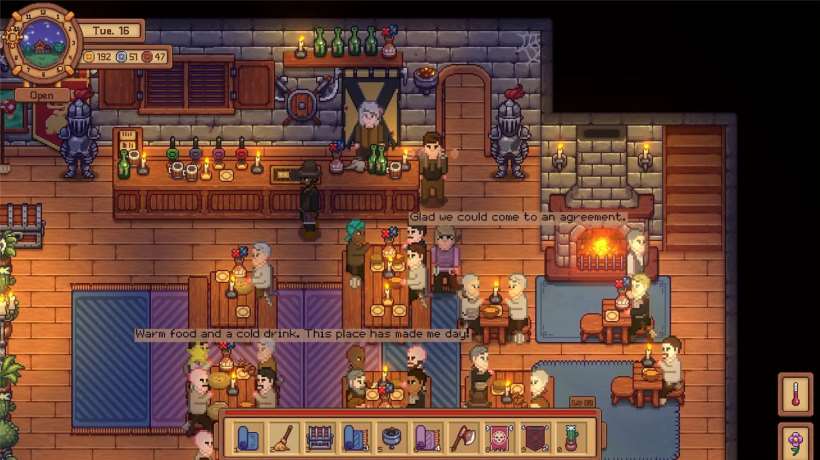The image size is (820, 460).
Task: Toggle the tavern Open sign
Action: 42,96
